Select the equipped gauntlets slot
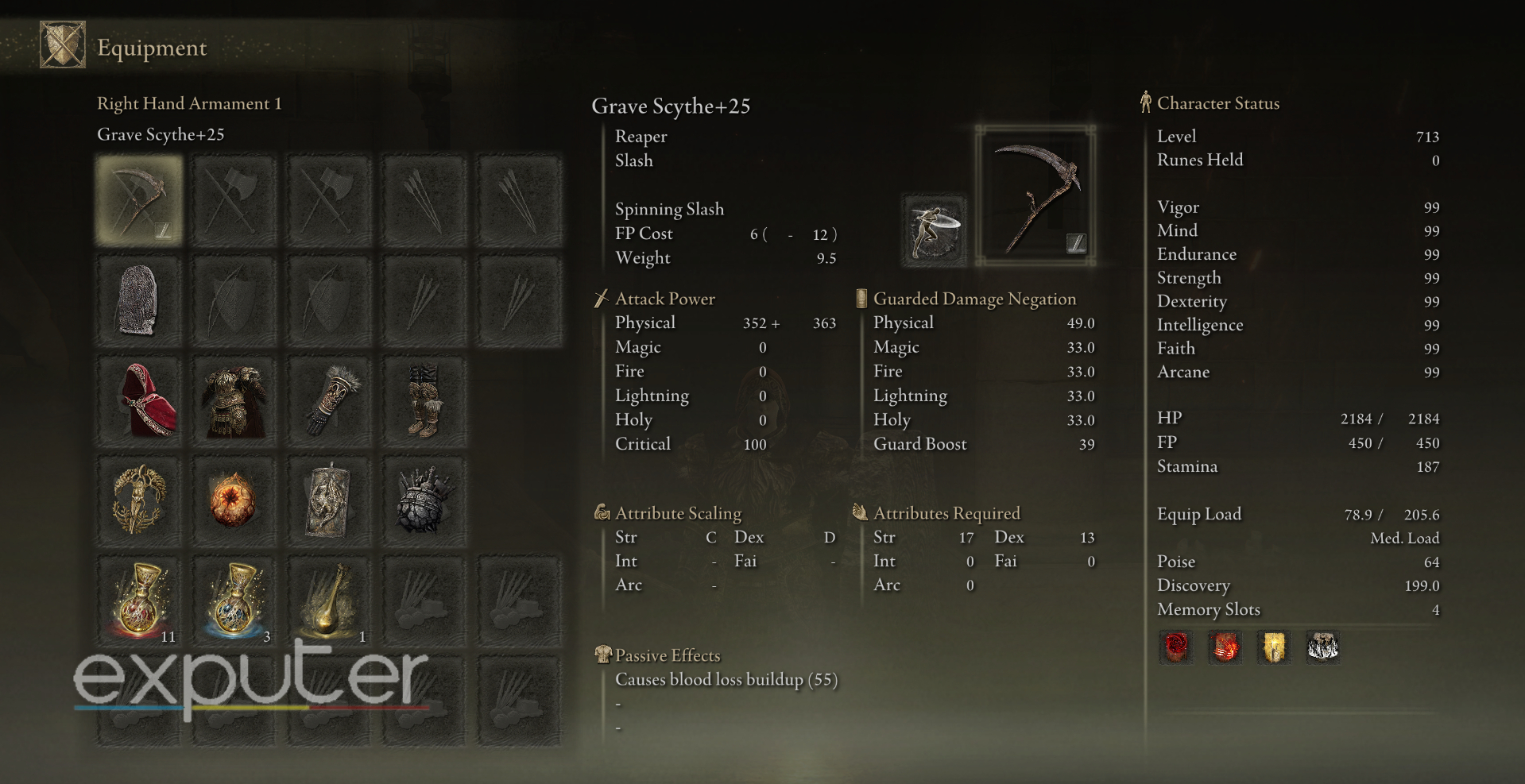The image size is (1525, 784). tap(329, 400)
